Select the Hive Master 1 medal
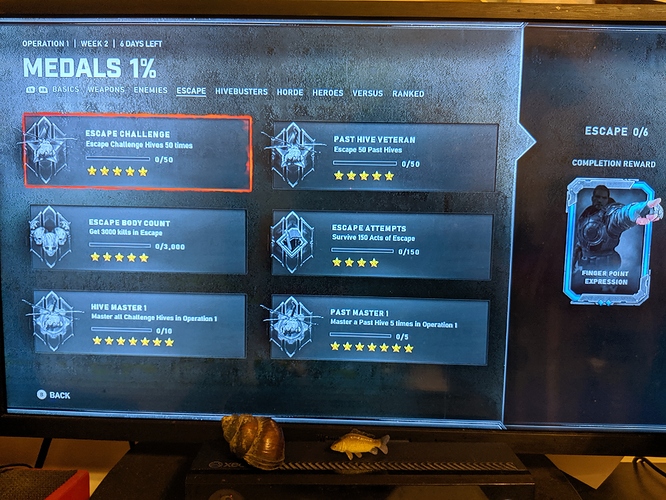Screen dimensions: 666x500 click(x=138, y=324)
